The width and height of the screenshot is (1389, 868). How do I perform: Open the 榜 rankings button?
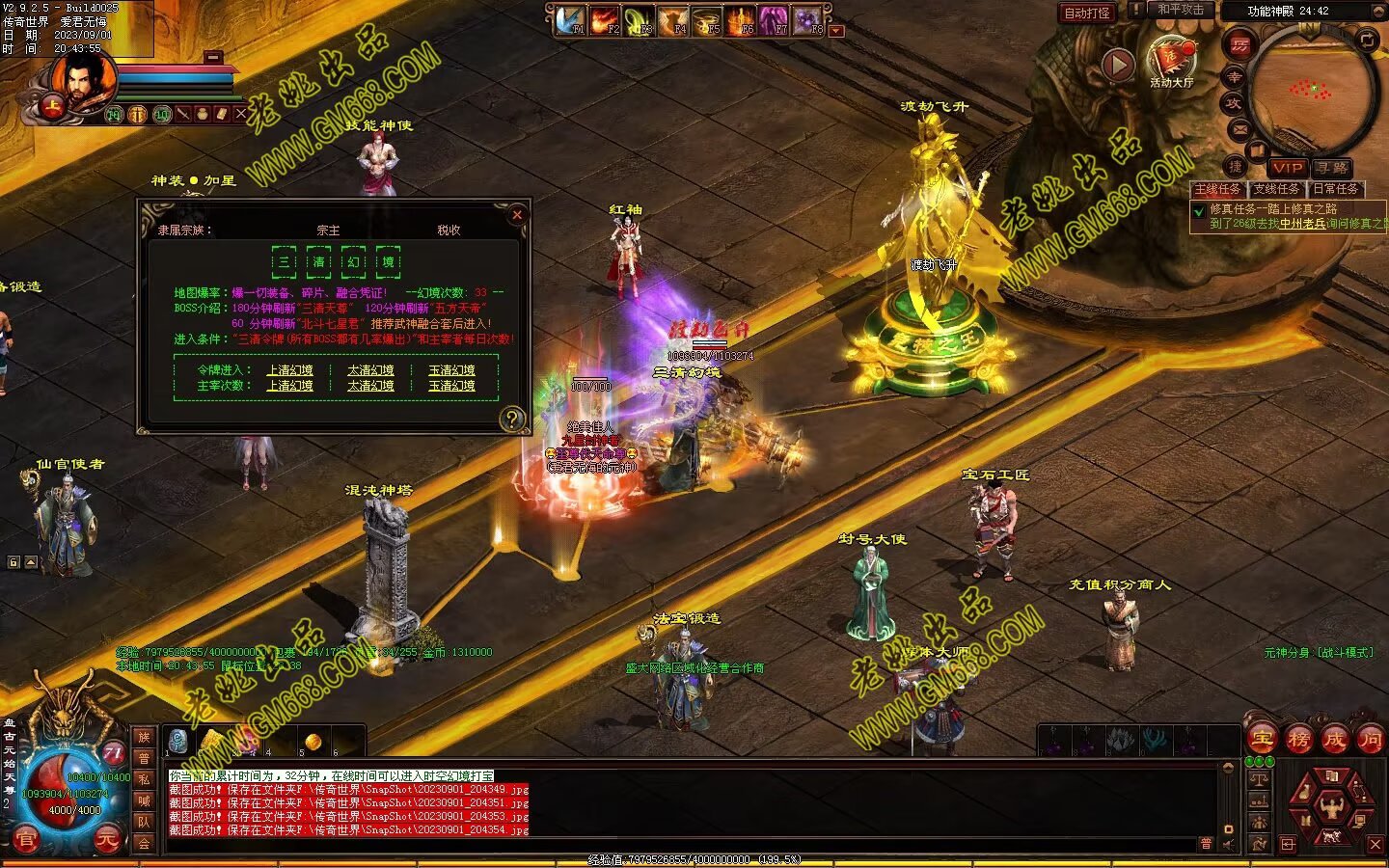coord(1298,740)
